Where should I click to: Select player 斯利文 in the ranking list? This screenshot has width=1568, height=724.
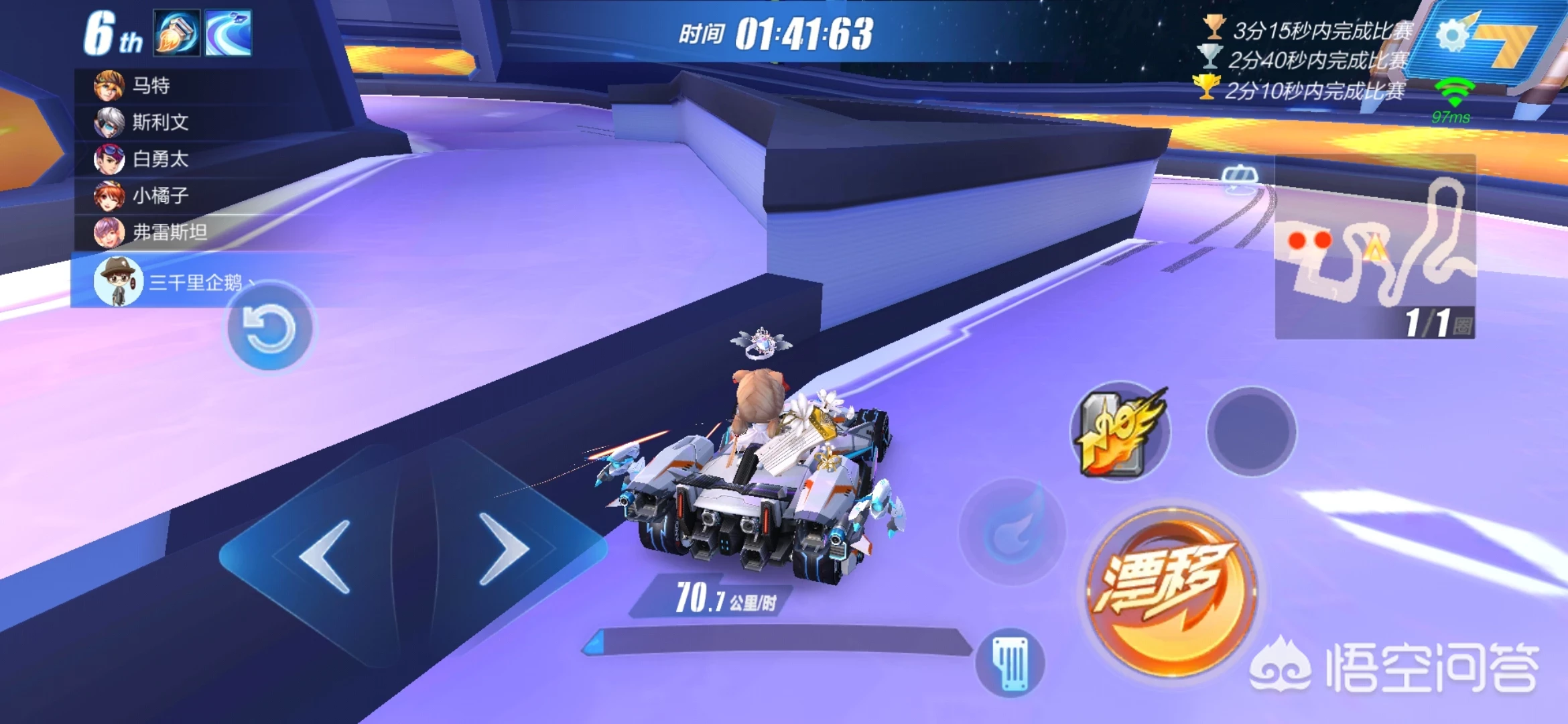coord(159,122)
